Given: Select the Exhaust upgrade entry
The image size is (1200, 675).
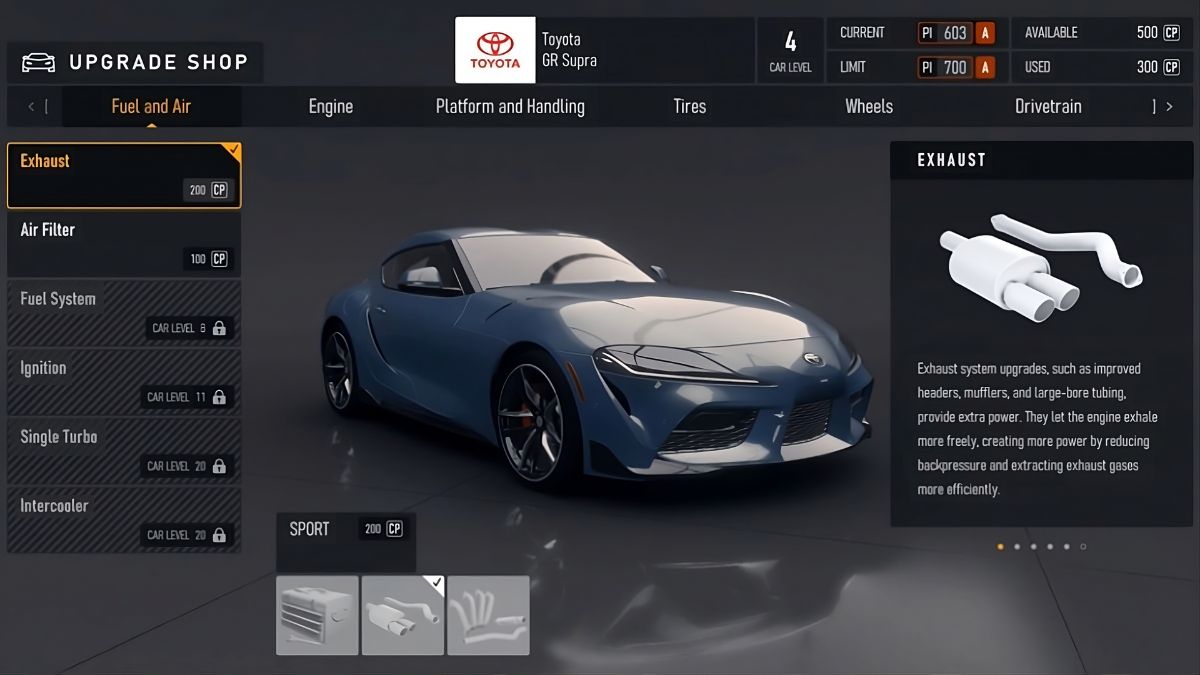Looking at the screenshot, I should pyautogui.click(x=124, y=175).
